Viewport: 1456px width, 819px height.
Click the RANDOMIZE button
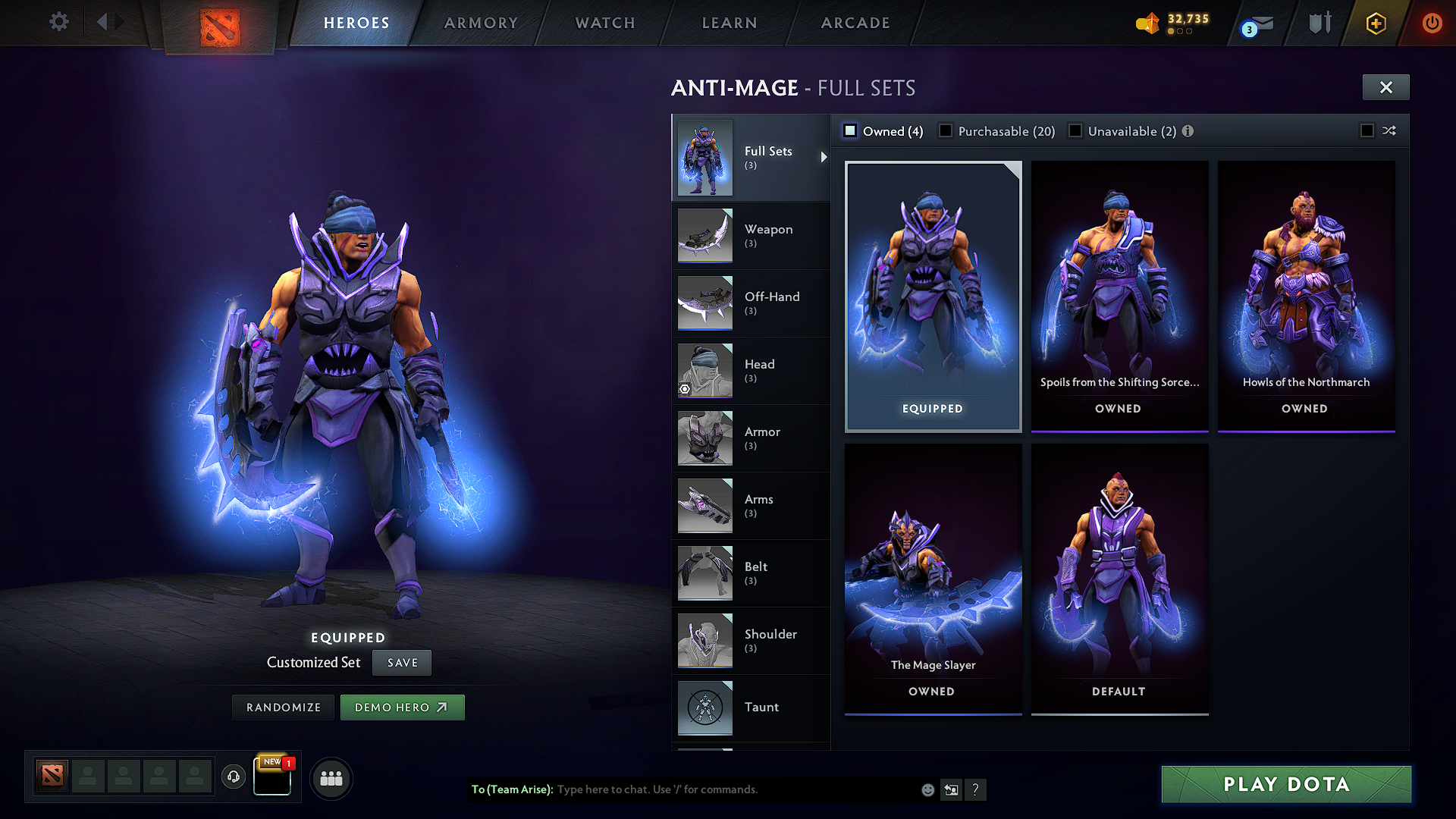tap(283, 707)
